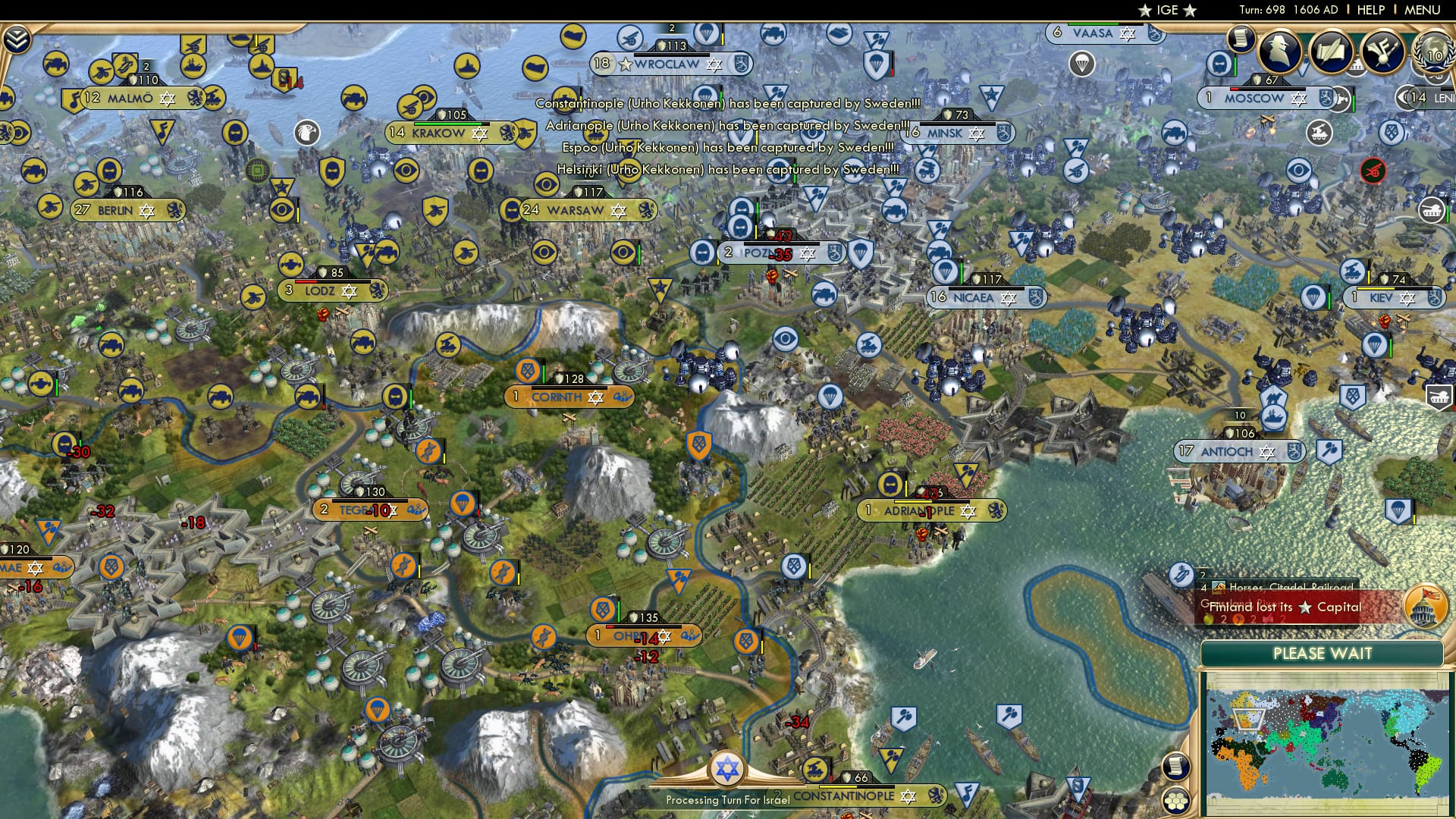The height and width of the screenshot is (819, 1456).
Task: Open the Diplomacy overview scroll-and-quill icon
Action: pyautogui.click(x=1332, y=51)
